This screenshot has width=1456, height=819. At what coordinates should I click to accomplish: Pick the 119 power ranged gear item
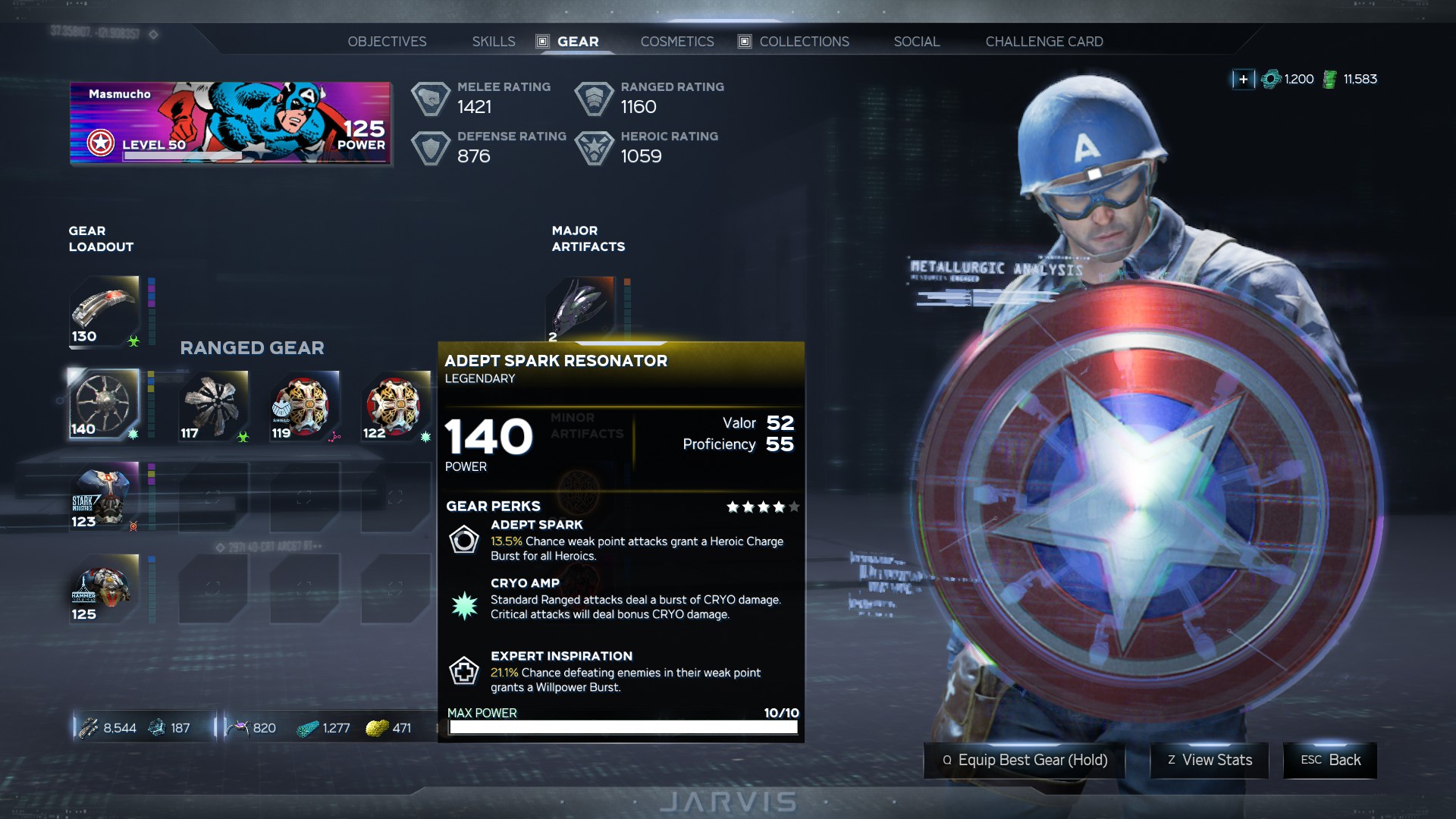(304, 406)
